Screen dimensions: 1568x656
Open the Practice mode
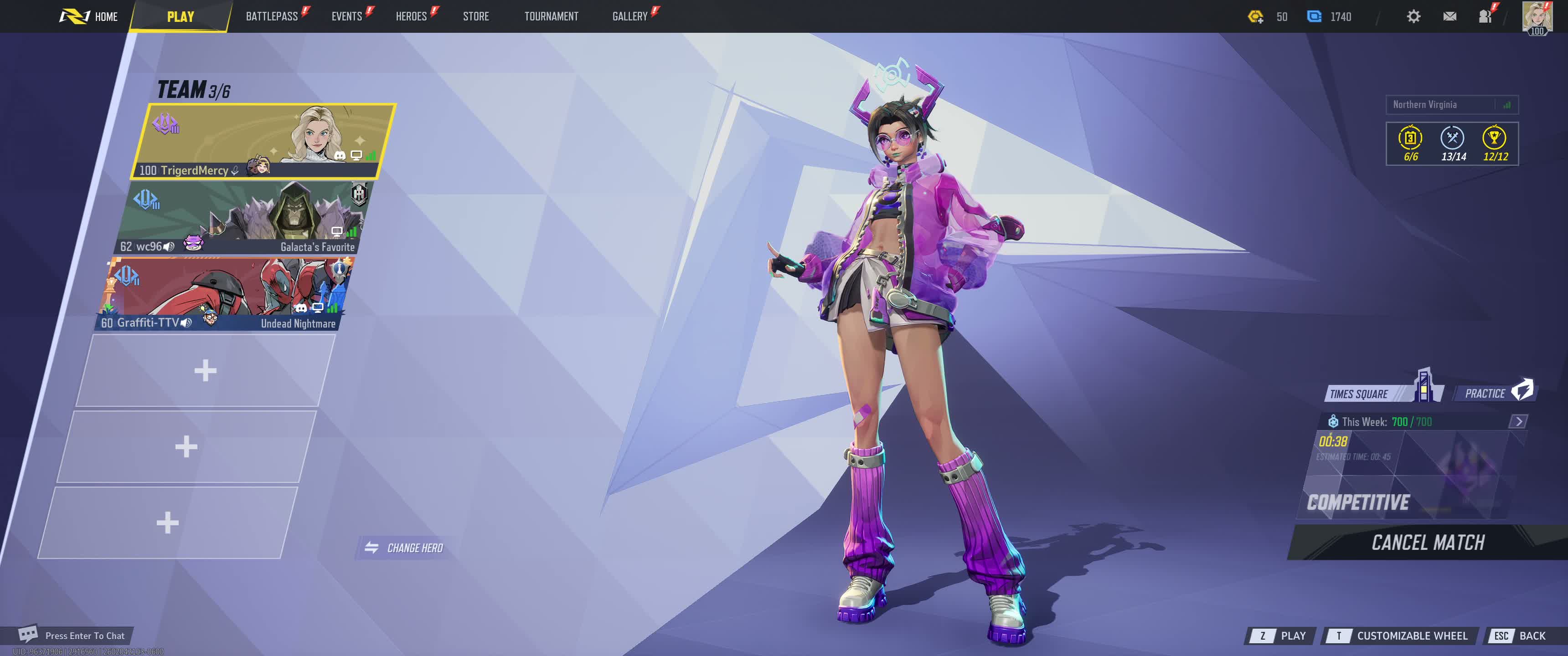(1493, 393)
